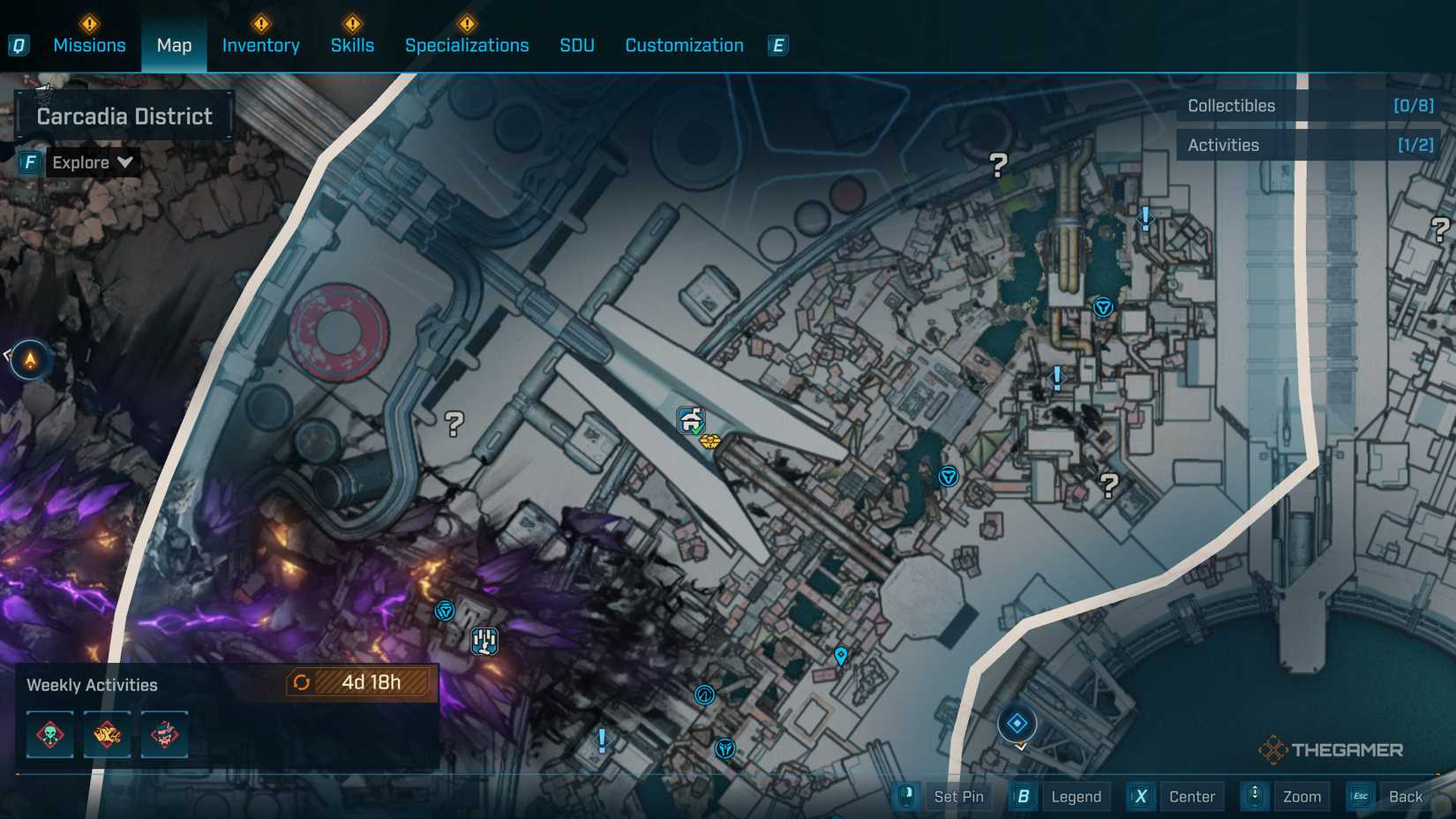This screenshot has width=1456, height=819.
Task: Open the map Legend
Action: pyautogui.click(x=1074, y=796)
